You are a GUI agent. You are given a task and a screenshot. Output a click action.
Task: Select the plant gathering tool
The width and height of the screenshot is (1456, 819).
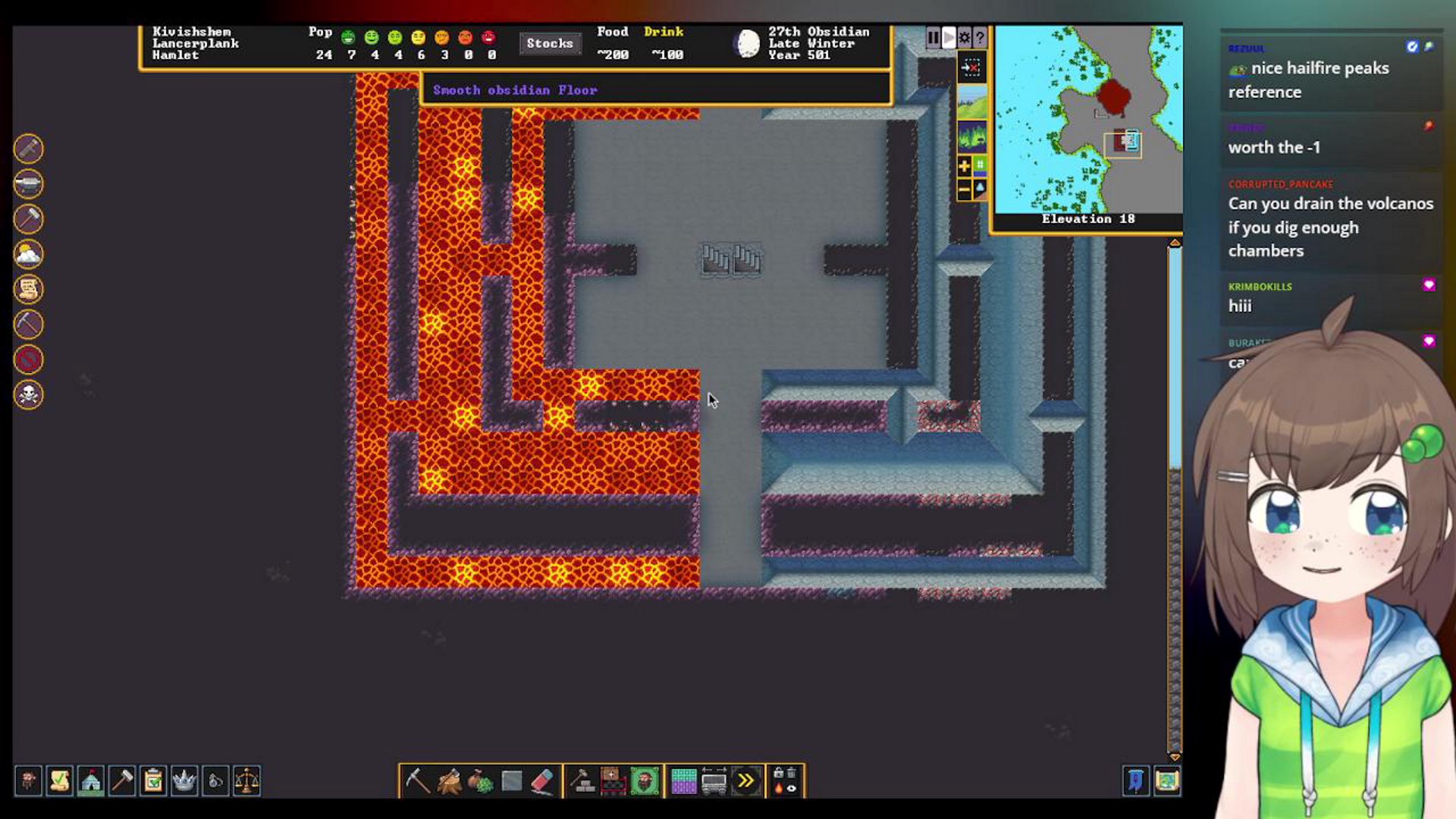[480, 780]
